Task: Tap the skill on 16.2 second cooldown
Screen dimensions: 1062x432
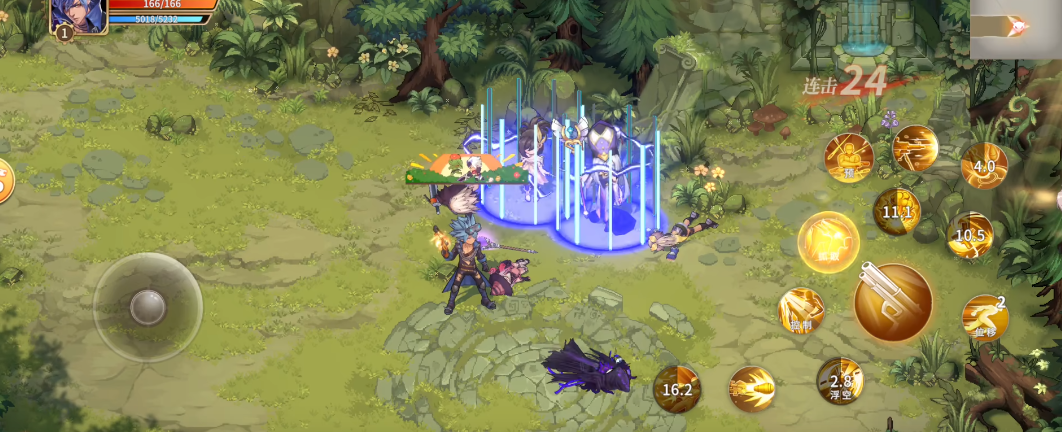Action: coord(677,389)
